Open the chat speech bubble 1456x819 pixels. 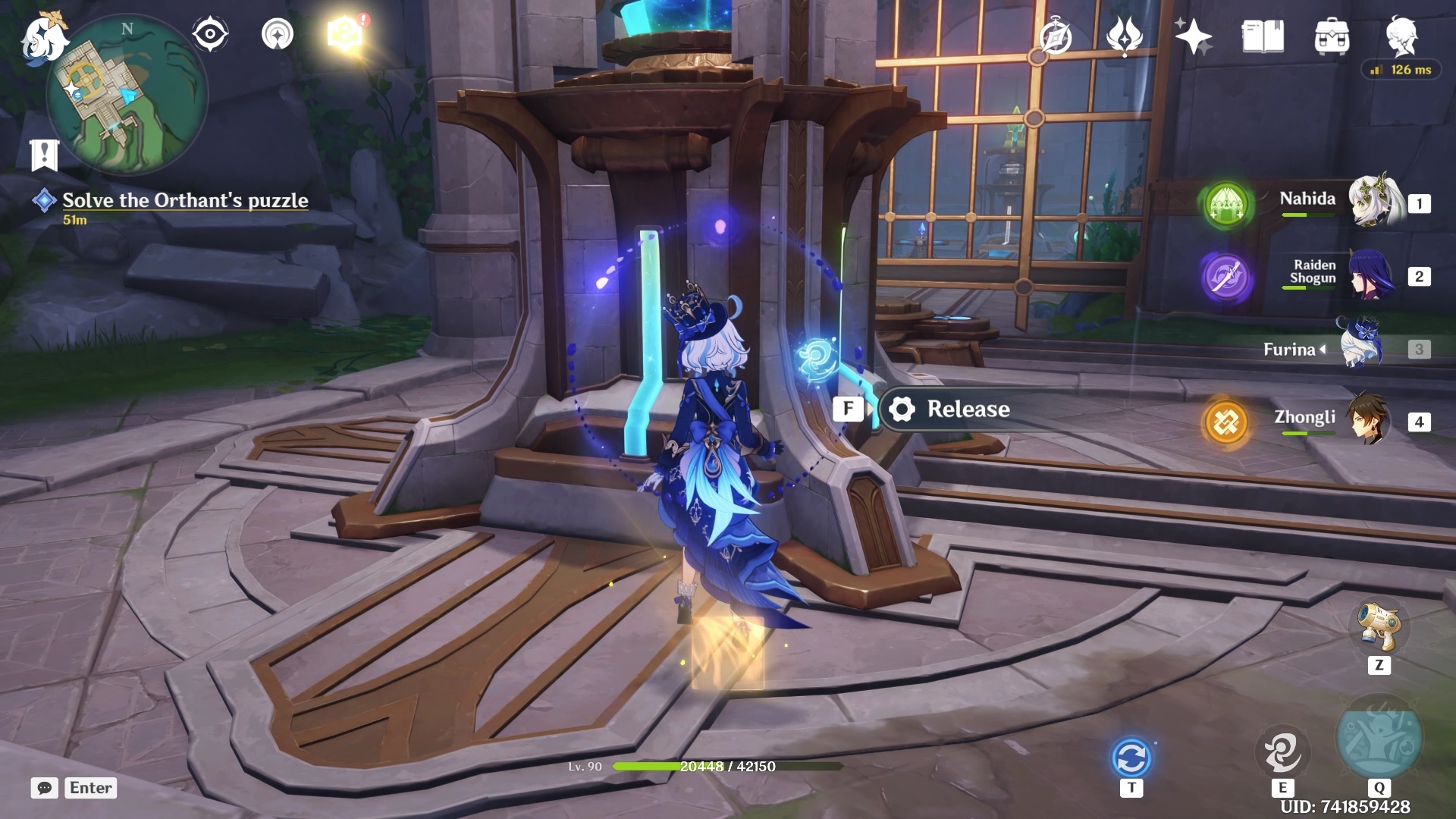pos(45,788)
